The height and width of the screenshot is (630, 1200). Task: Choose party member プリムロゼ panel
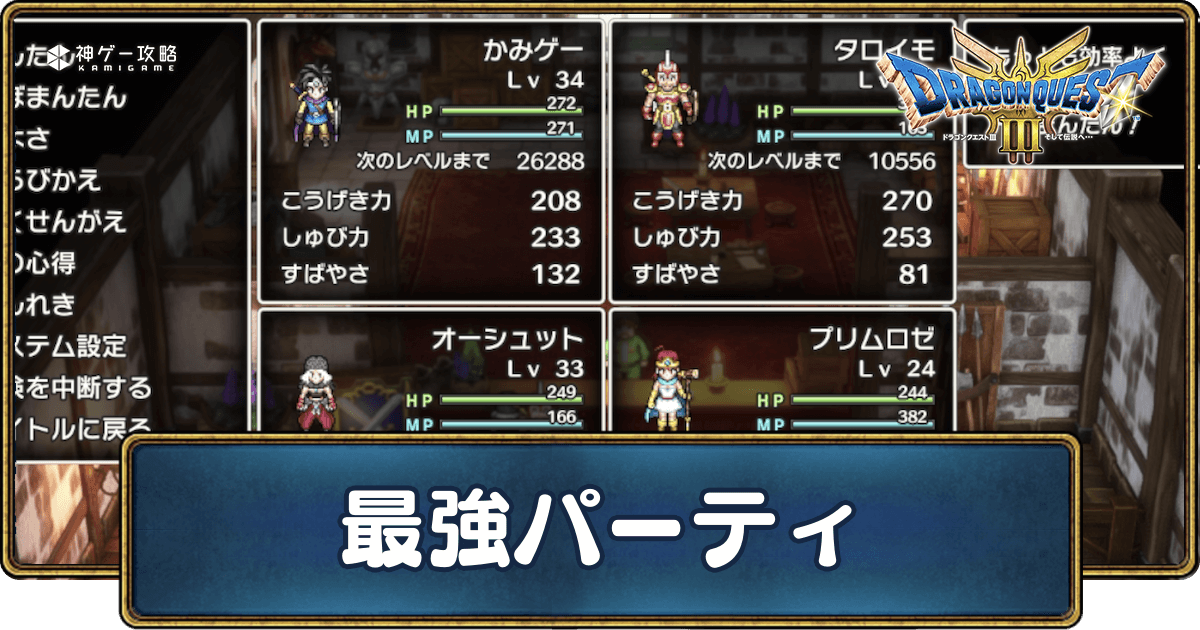pos(781,372)
